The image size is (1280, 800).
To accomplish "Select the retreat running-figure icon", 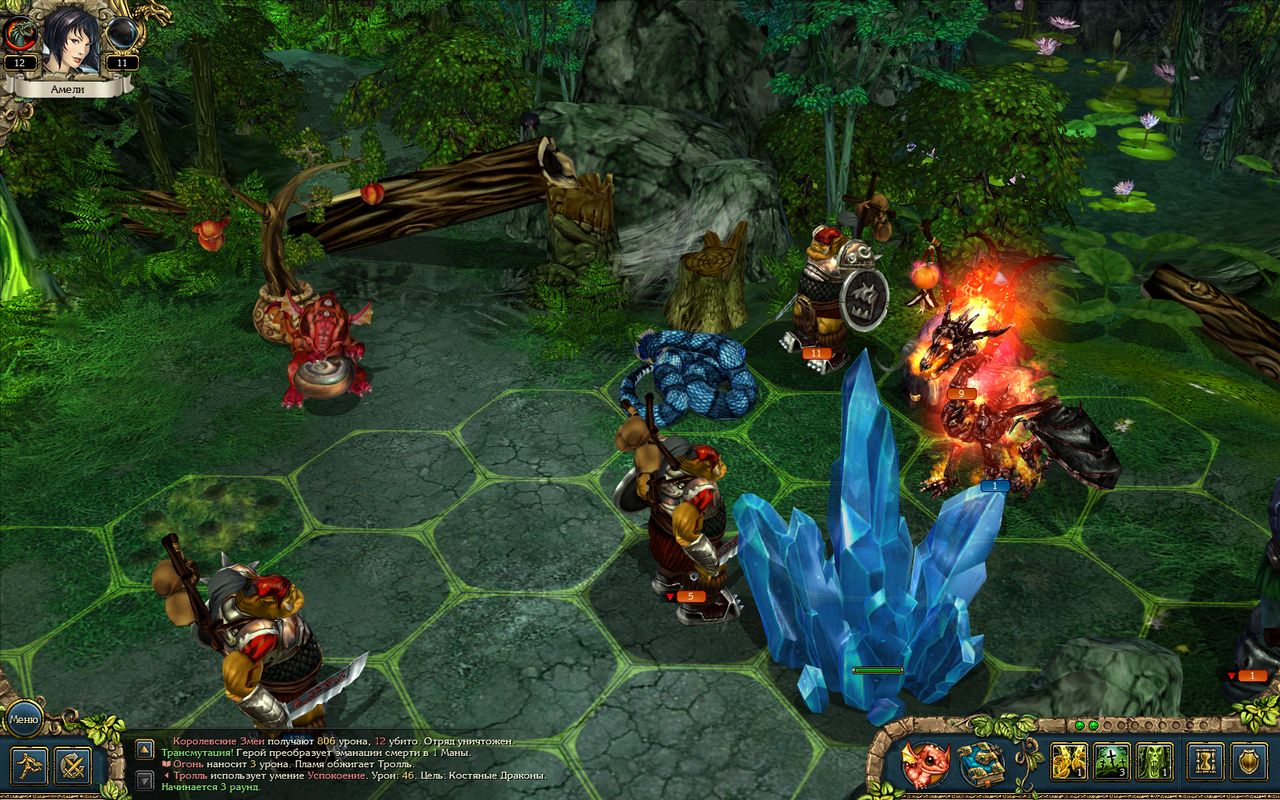I will [27, 766].
